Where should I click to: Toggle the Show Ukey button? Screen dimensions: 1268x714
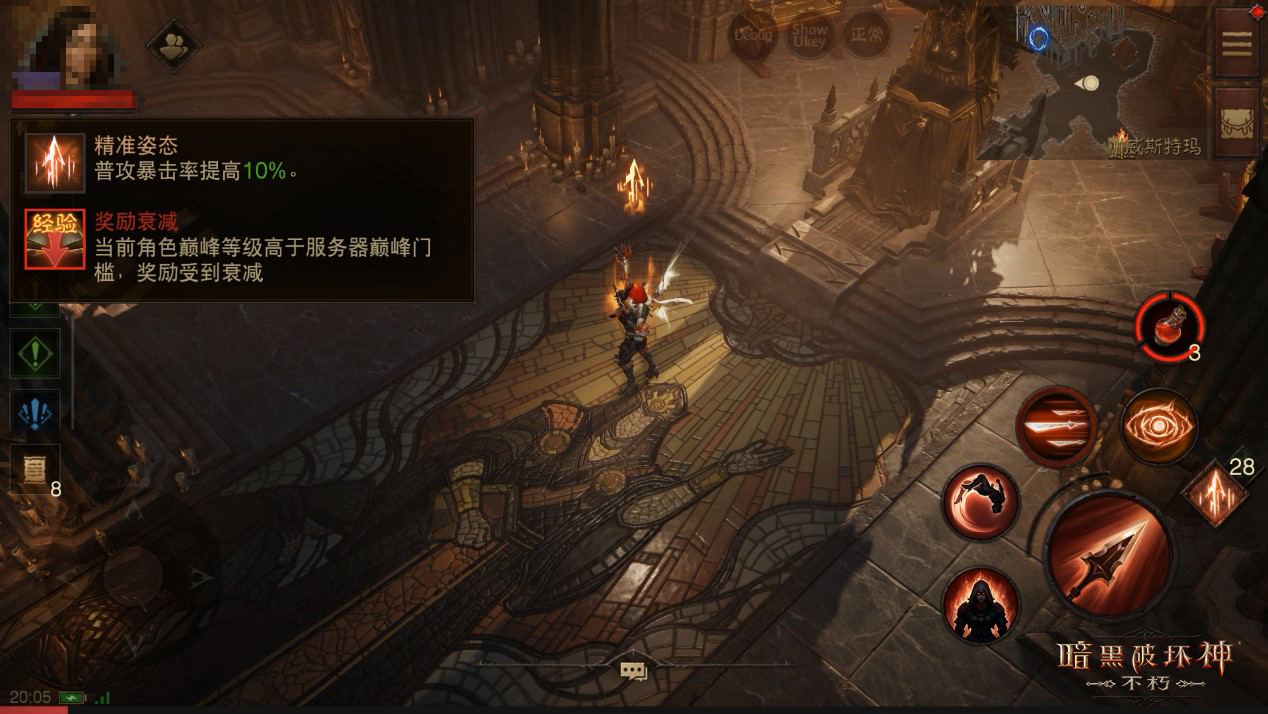[810, 35]
